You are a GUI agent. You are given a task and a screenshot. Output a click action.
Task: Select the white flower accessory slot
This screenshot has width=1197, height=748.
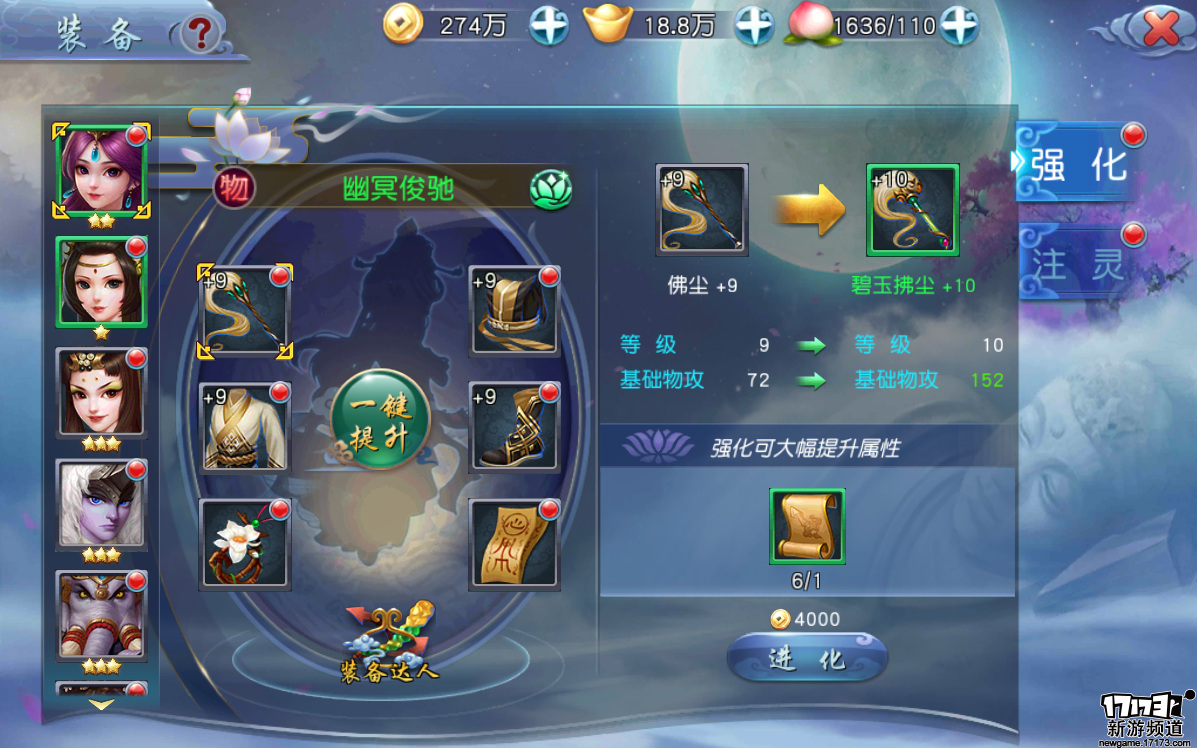click(245, 545)
